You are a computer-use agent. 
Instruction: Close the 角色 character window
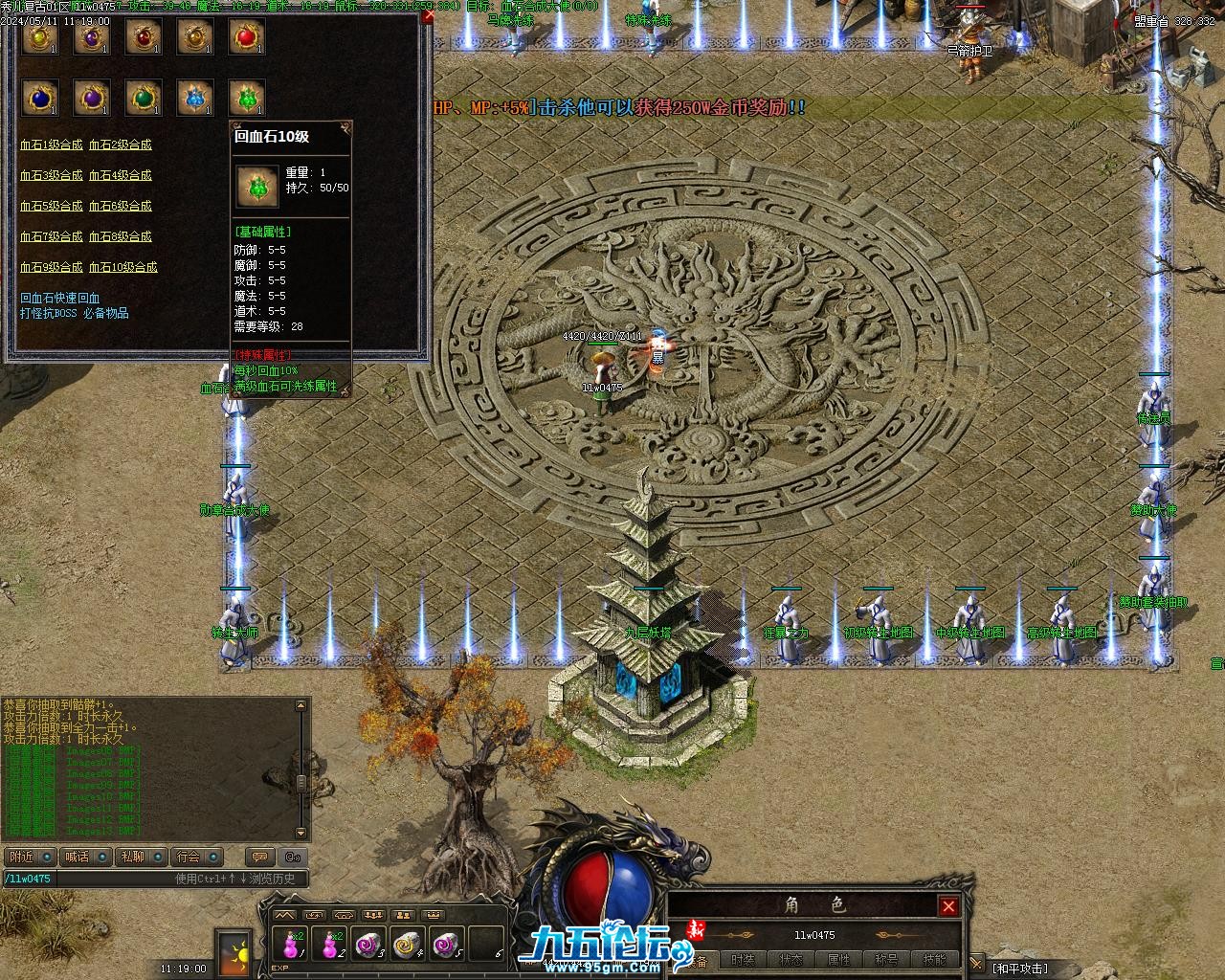(948, 906)
